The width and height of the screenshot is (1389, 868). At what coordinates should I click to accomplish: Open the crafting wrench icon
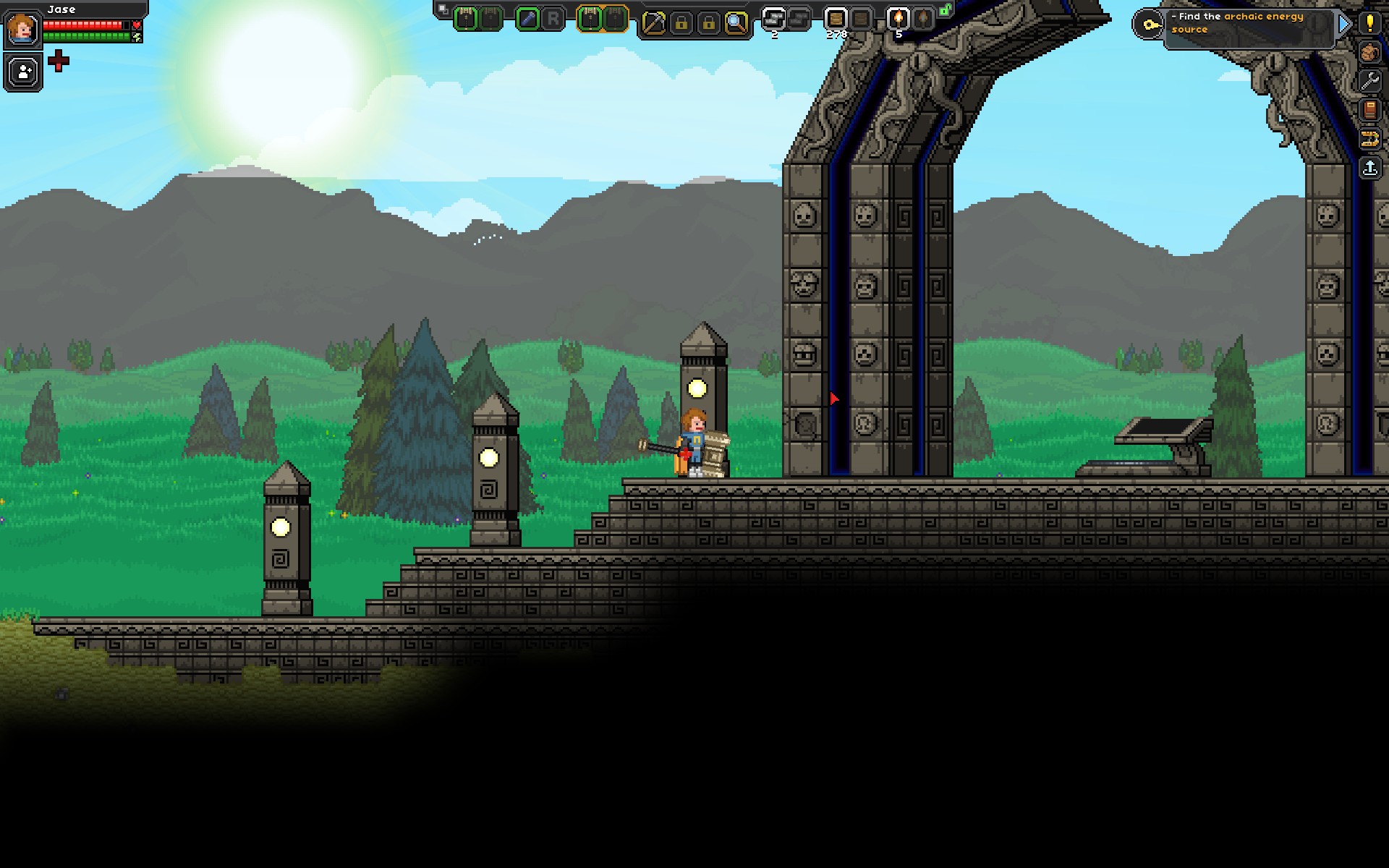(1369, 81)
